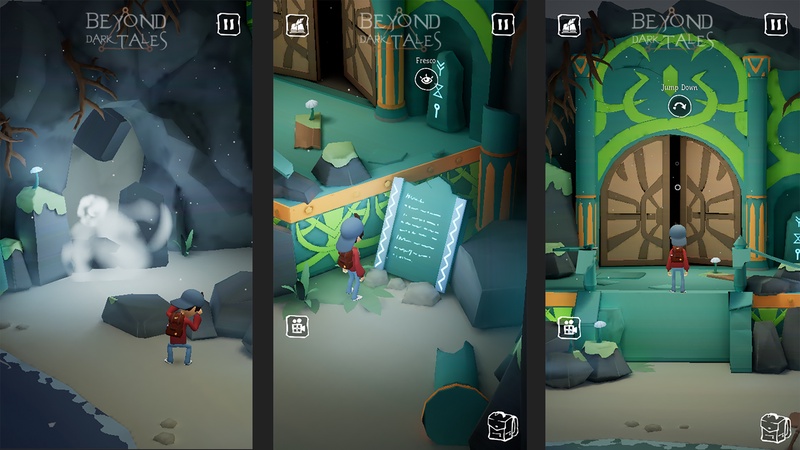Open the journal book in the Fresco scene

297,25
